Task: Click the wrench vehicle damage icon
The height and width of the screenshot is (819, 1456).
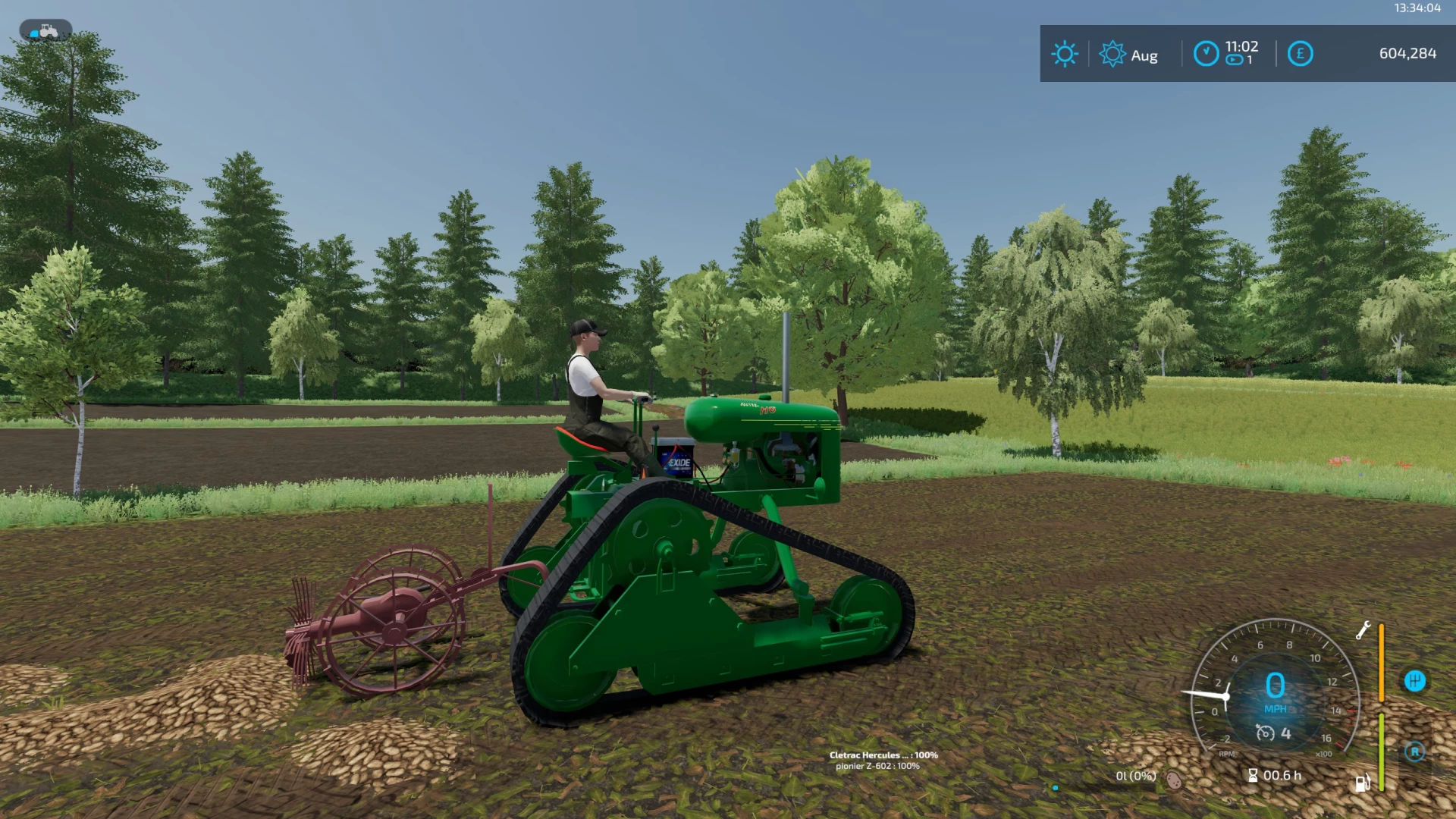Action: tap(1364, 630)
